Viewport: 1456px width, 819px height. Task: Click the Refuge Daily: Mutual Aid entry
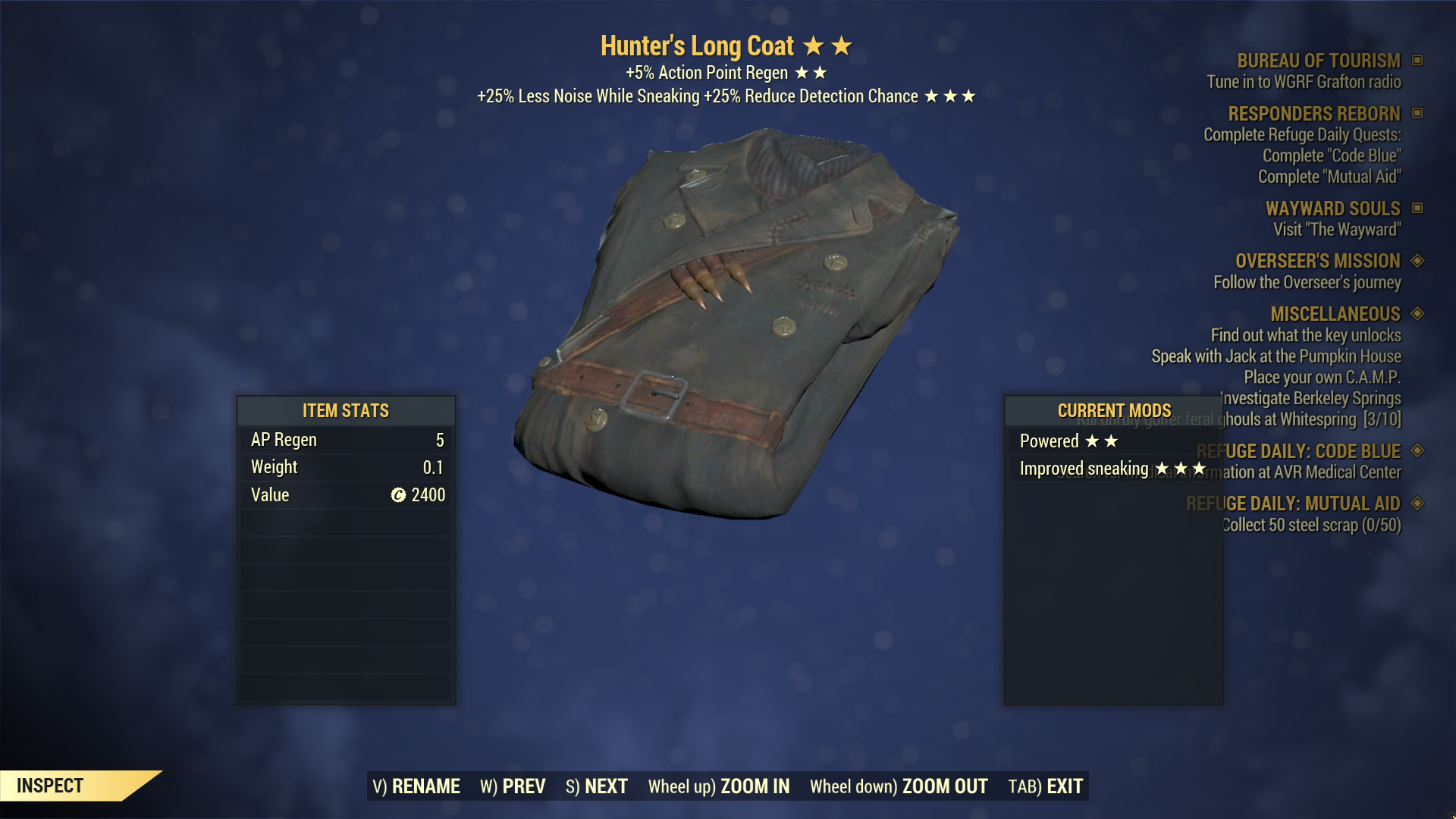[1293, 504]
